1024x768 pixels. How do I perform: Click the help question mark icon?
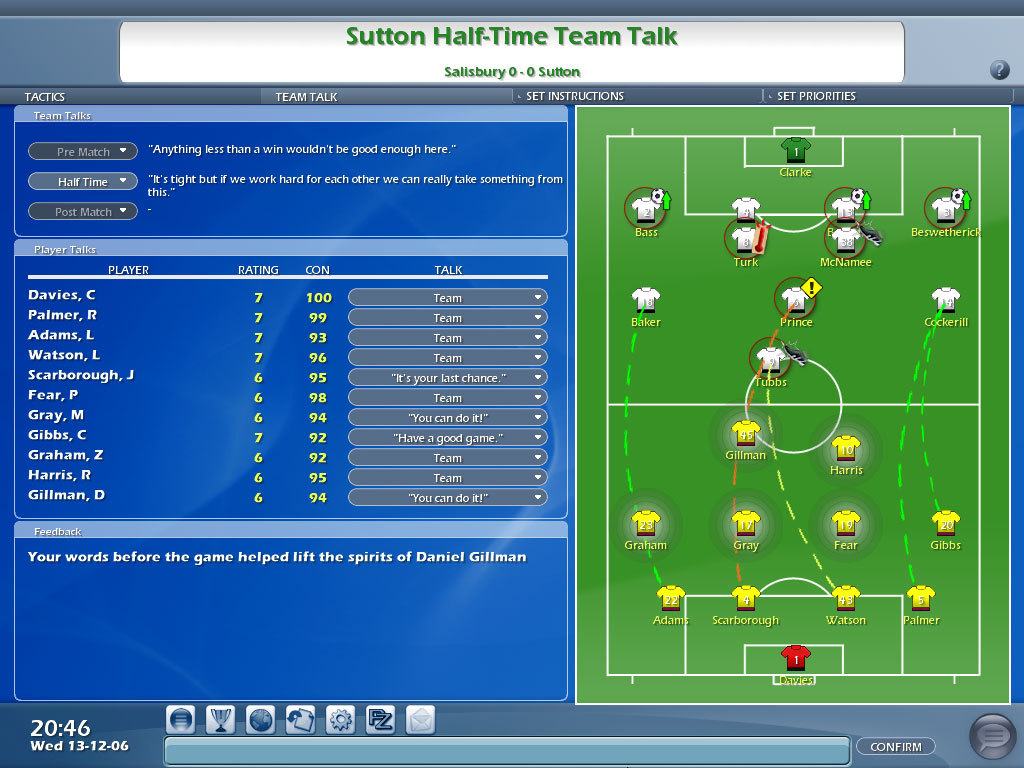click(x=999, y=70)
